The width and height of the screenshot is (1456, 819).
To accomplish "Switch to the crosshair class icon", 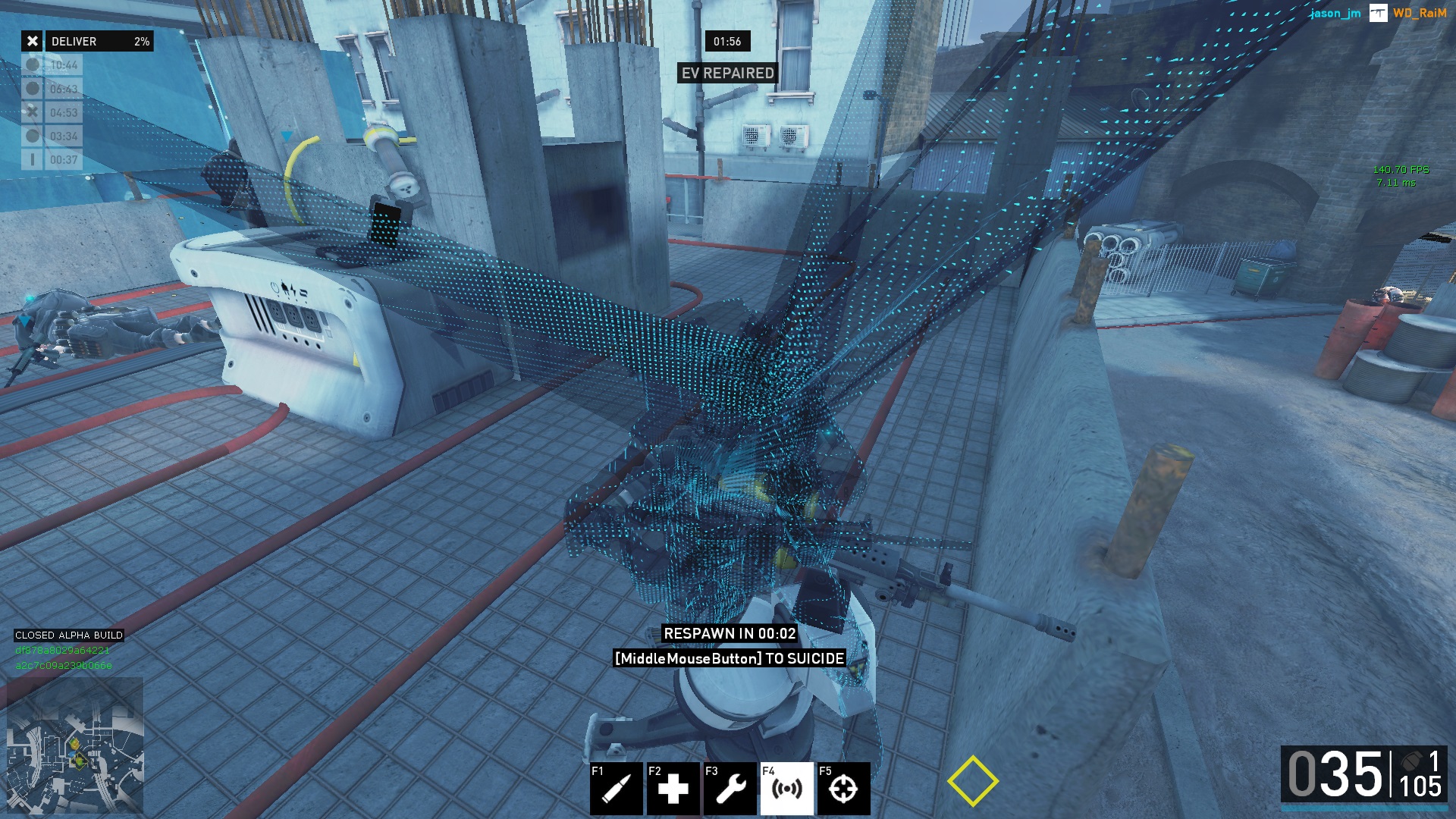I will (843, 789).
